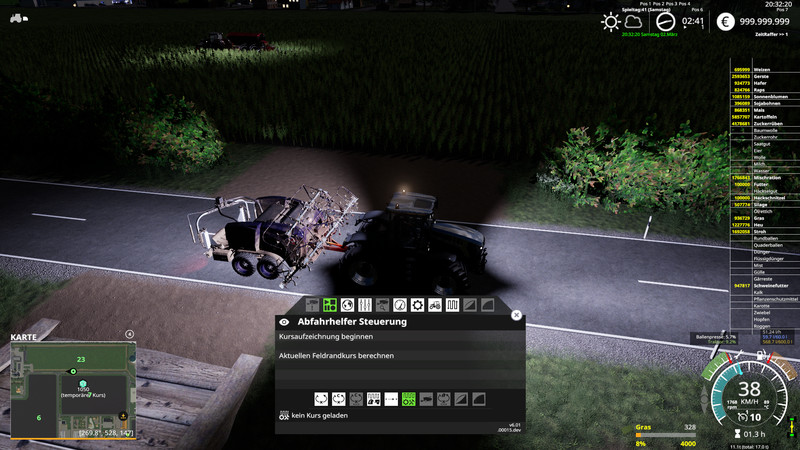
Task: Toggle the eye icon beside the panel title
Action: tap(285, 322)
